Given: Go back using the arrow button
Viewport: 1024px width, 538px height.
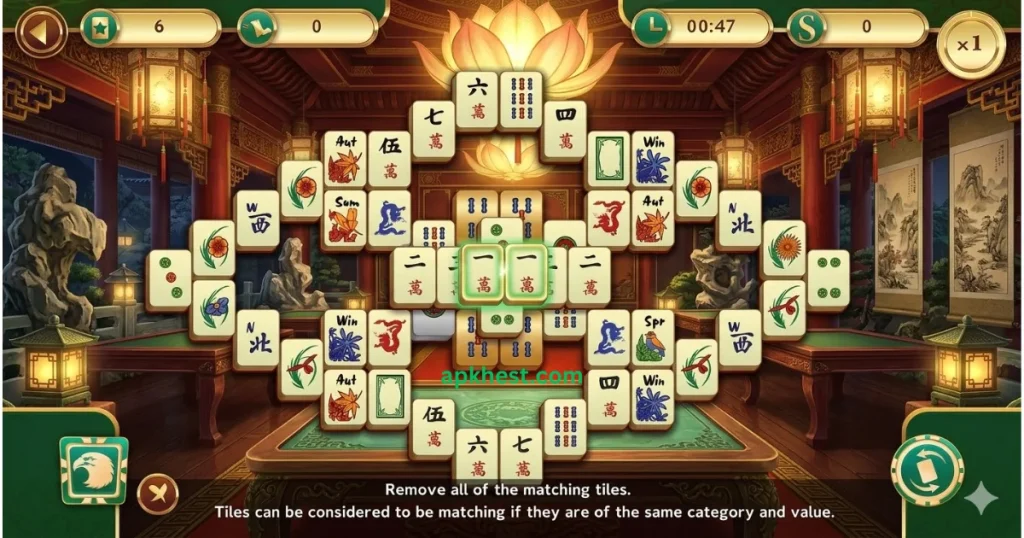Looking at the screenshot, I should pyautogui.click(x=40, y=30).
